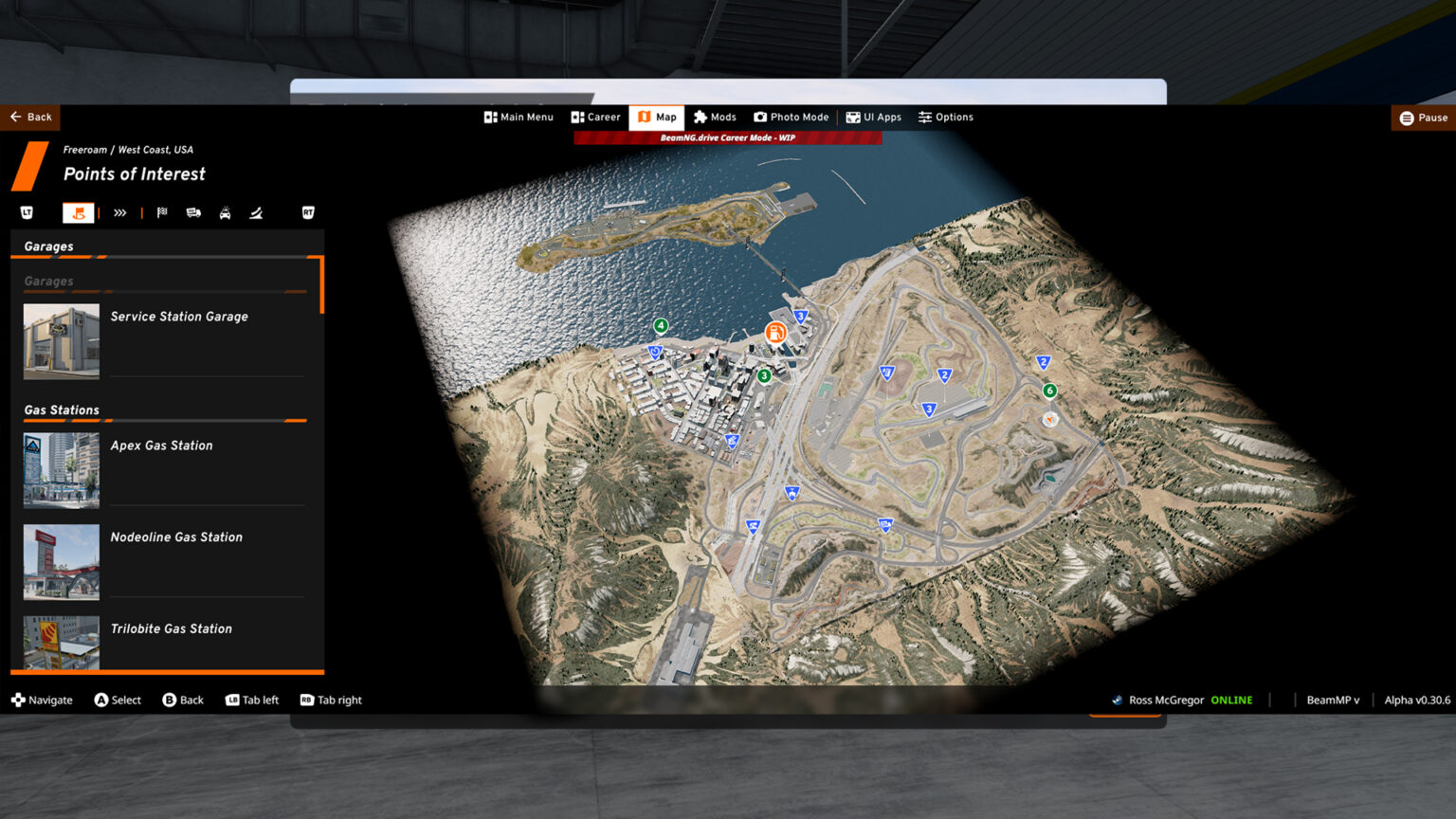The image size is (1456, 819).
Task: Return to the Main Menu
Action: tap(519, 117)
